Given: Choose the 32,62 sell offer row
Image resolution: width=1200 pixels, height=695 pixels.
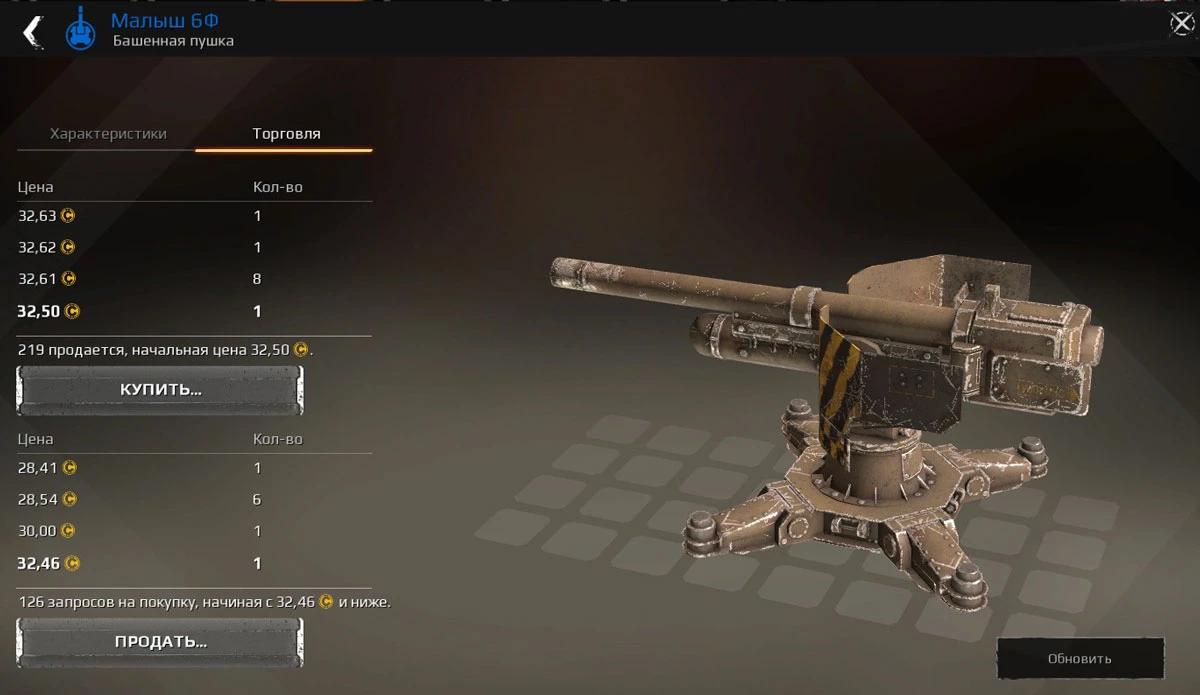Looking at the screenshot, I should click(x=194, y=247).
